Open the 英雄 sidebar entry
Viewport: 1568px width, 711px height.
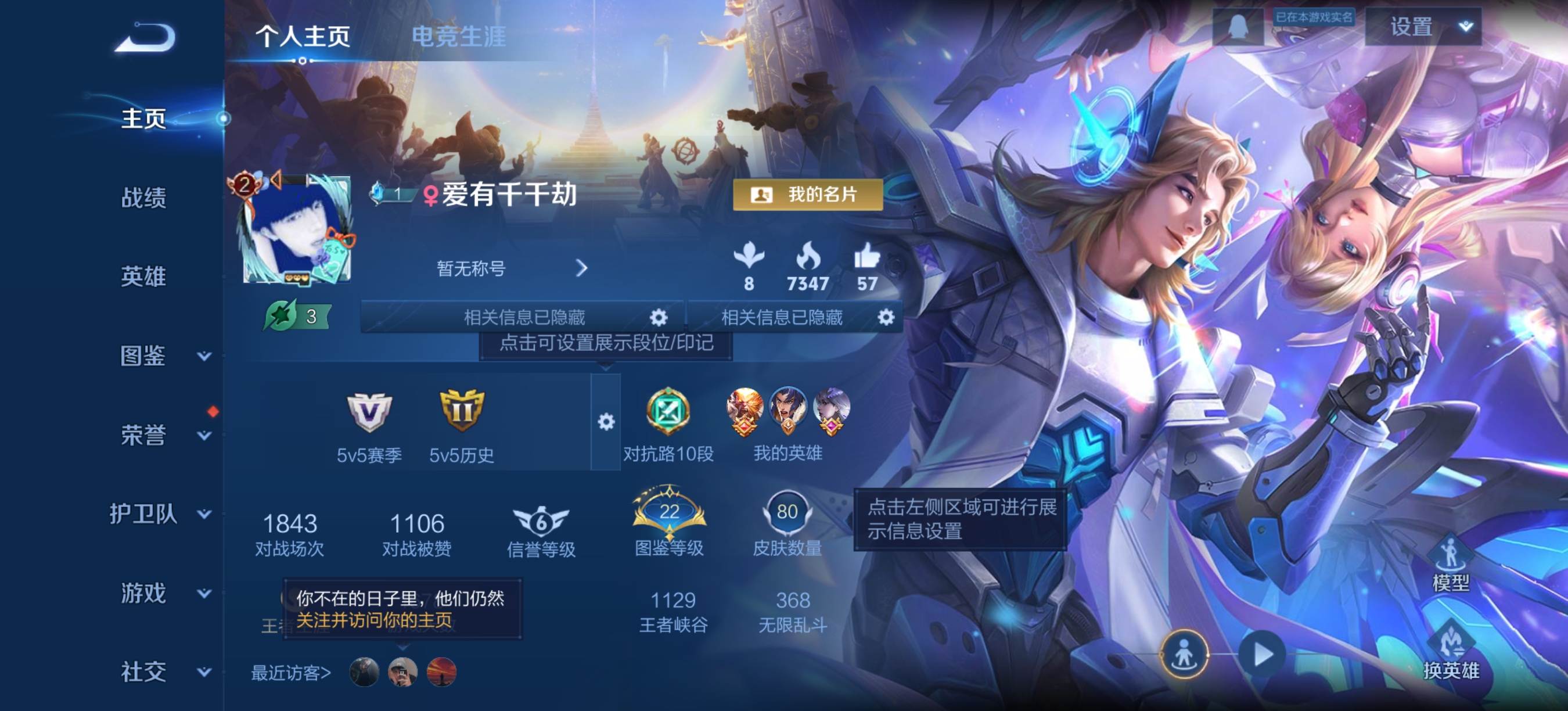143,276
